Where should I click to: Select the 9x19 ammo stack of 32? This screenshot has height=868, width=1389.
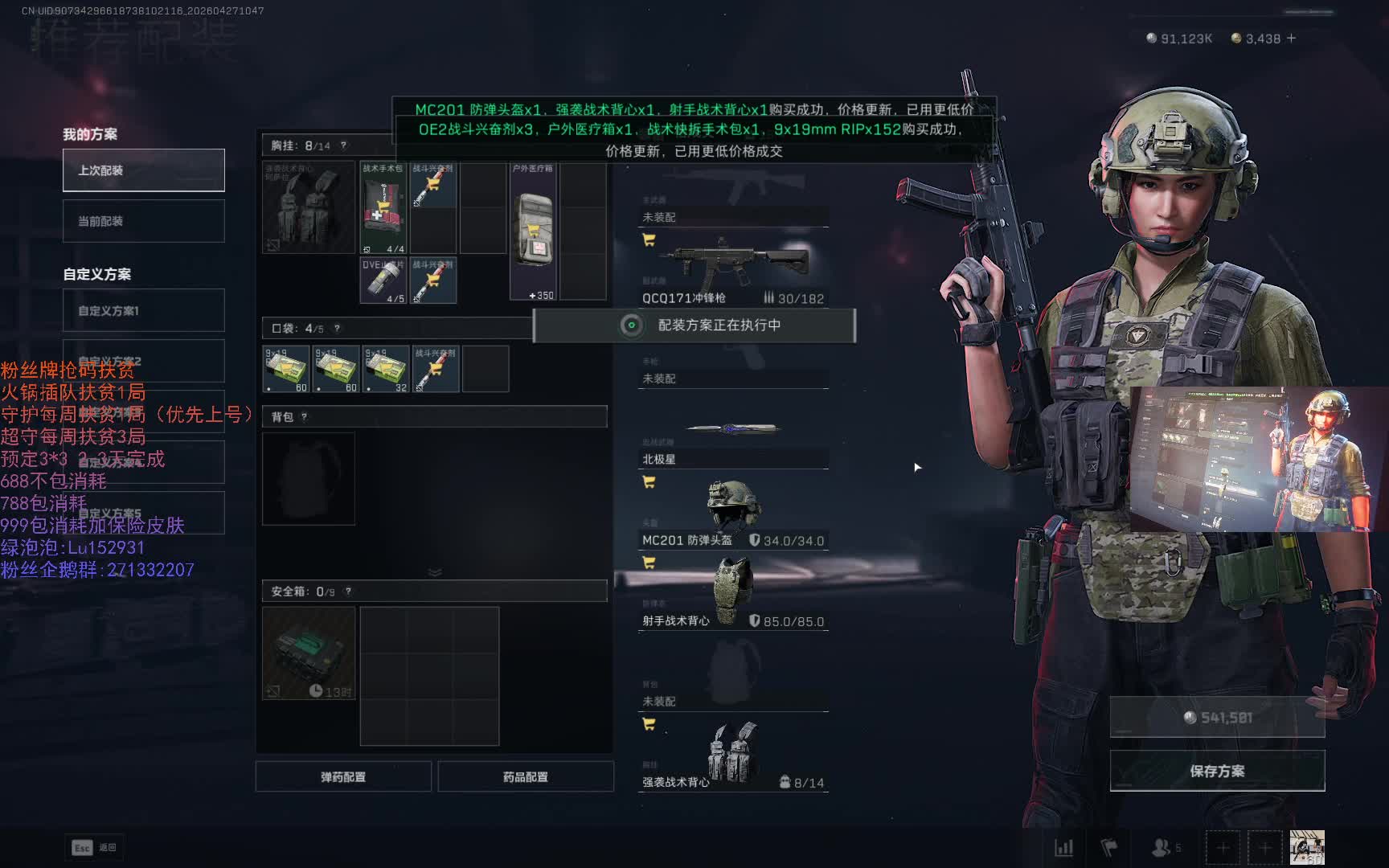click(x=386, y=369)
